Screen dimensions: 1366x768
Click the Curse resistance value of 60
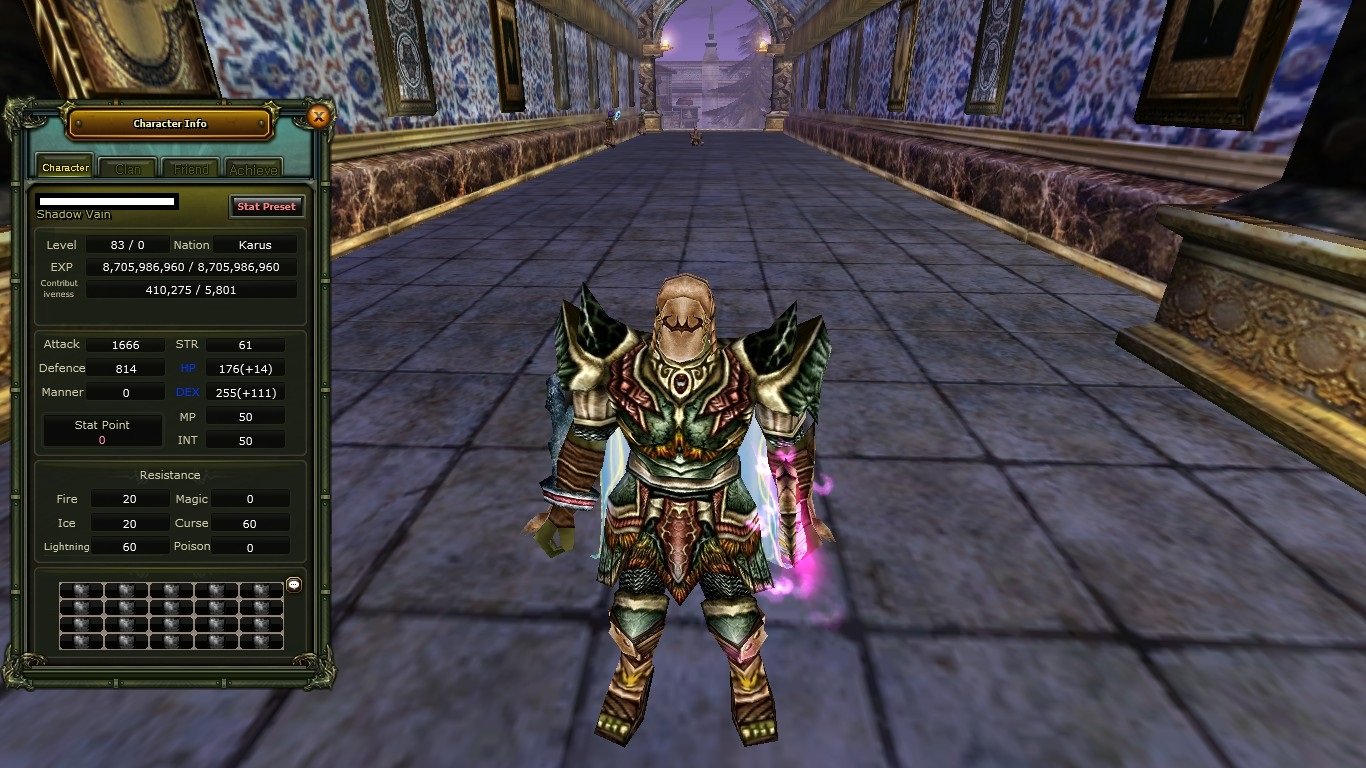coord(250,522)
